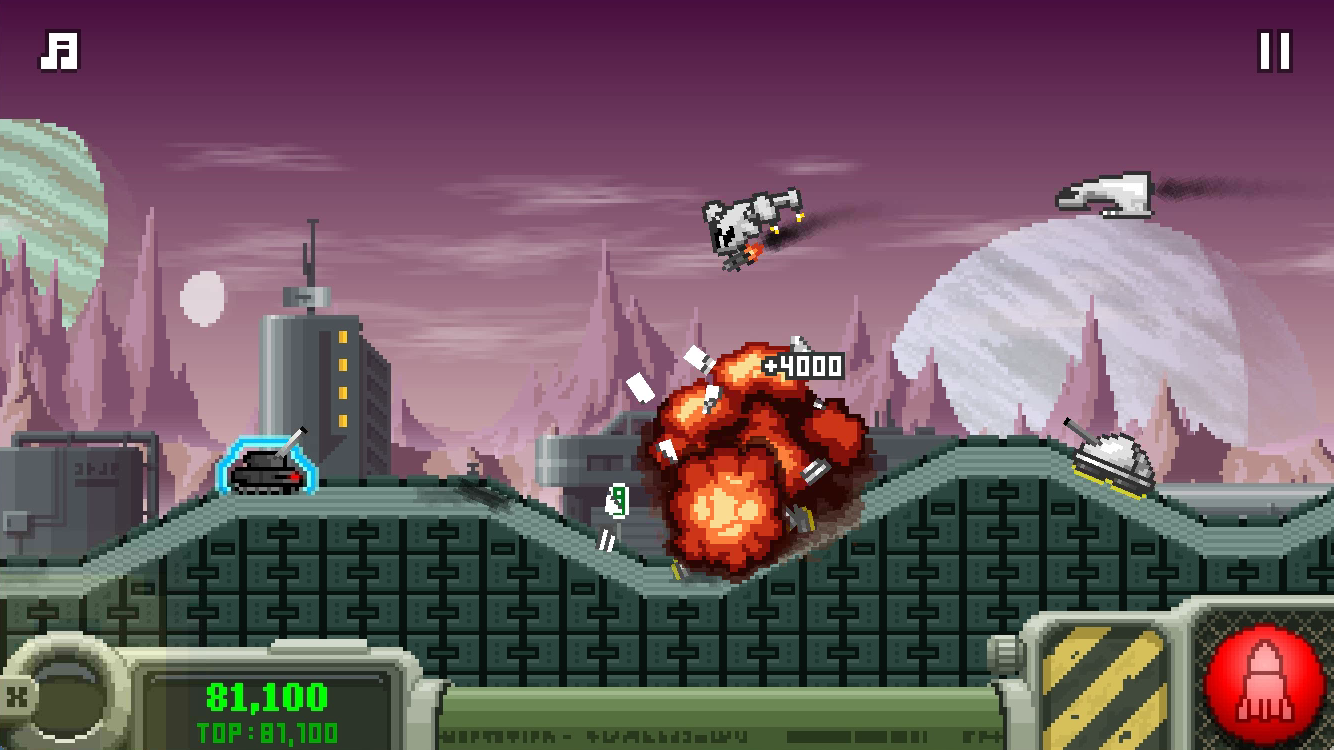Viewport: 1334px width, 750px height.
Task: Pause the game
Action: click(x=1274, y=51)
